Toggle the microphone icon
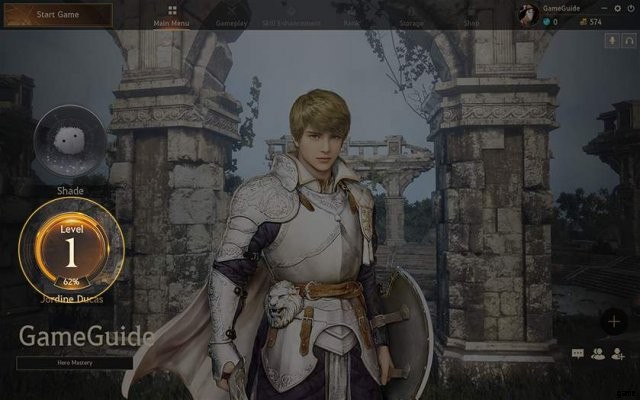640x400 pixels. (x=612, y=41)
